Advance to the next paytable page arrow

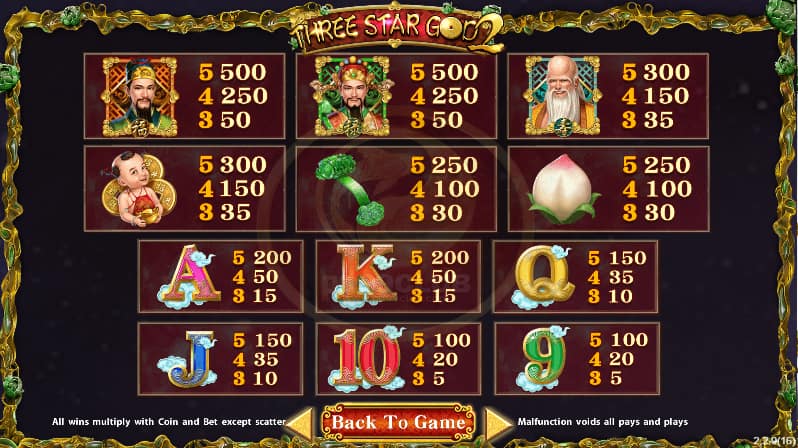tap(496, 422)
